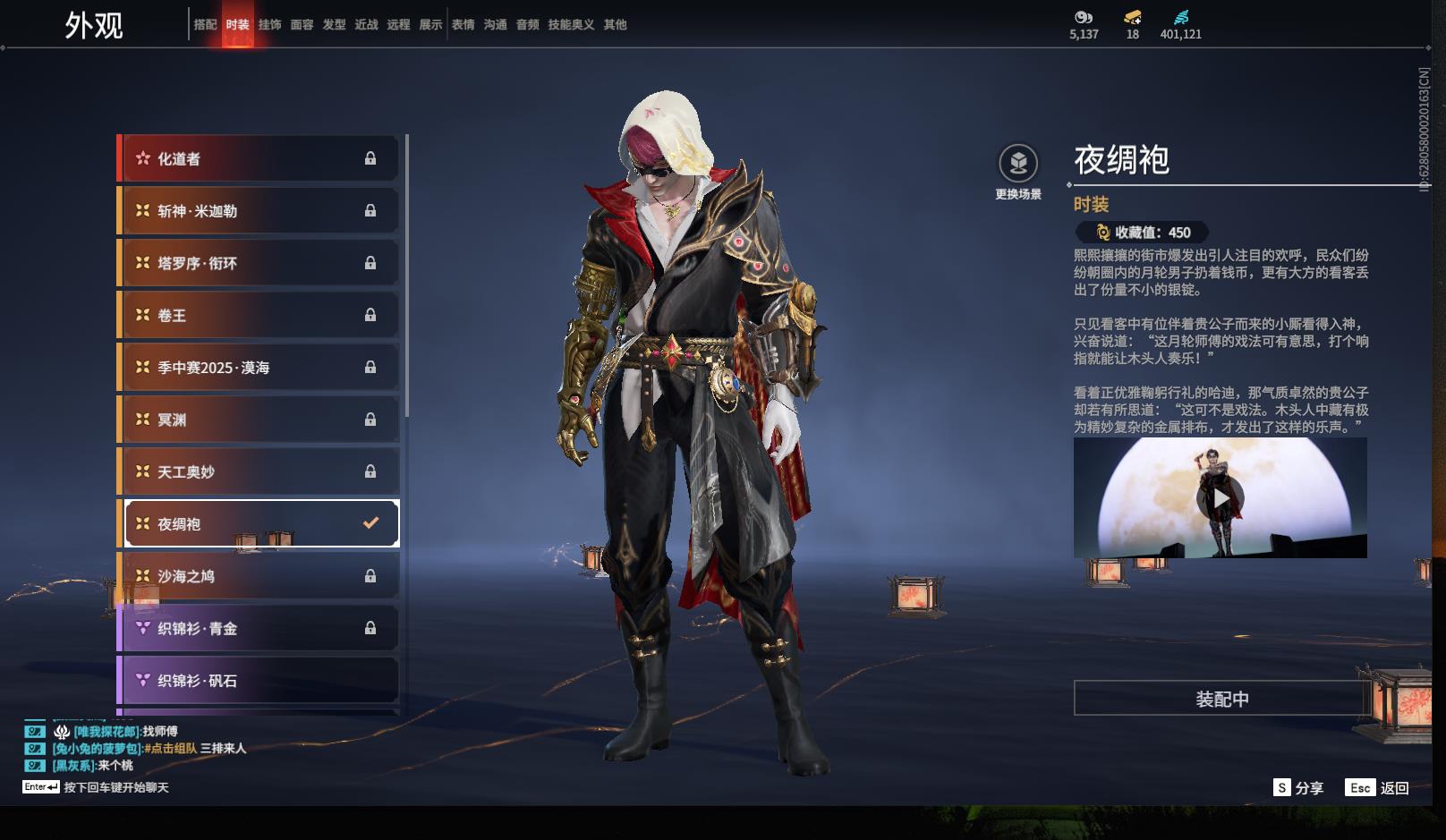Switch to the 面容 face tab
This screenshot has width=1446, height=840.
click(302, 25)
